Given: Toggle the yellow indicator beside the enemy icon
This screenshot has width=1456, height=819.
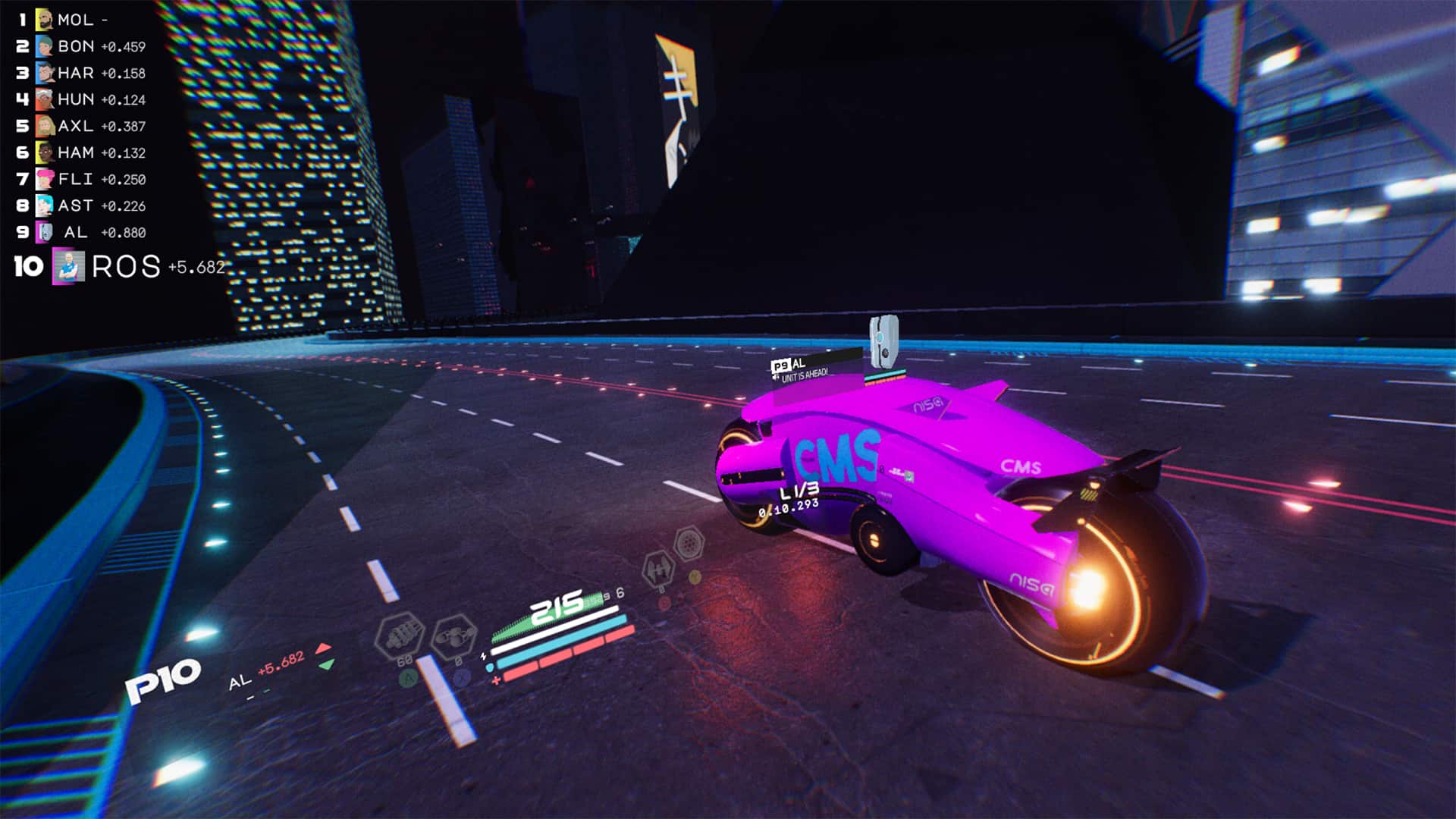Looking at the screenshot, I should 694,578.
